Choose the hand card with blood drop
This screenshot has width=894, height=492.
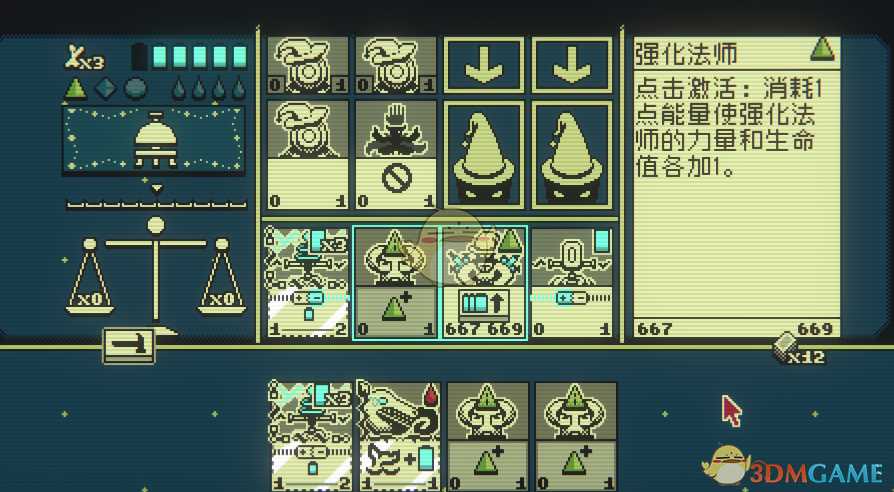[x=399, y=434]
